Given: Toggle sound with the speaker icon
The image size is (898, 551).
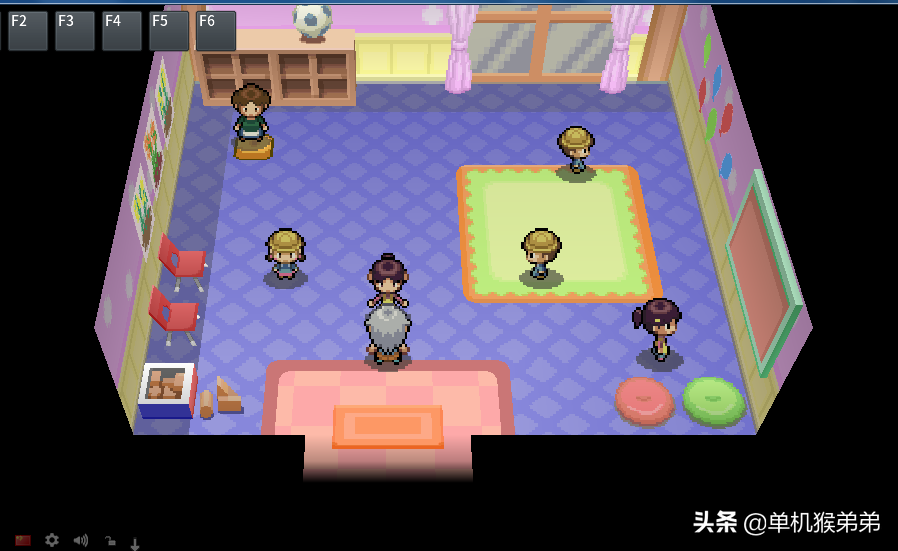Looking at the screenshot, I should pyautogui.click(x=80, y=541).
